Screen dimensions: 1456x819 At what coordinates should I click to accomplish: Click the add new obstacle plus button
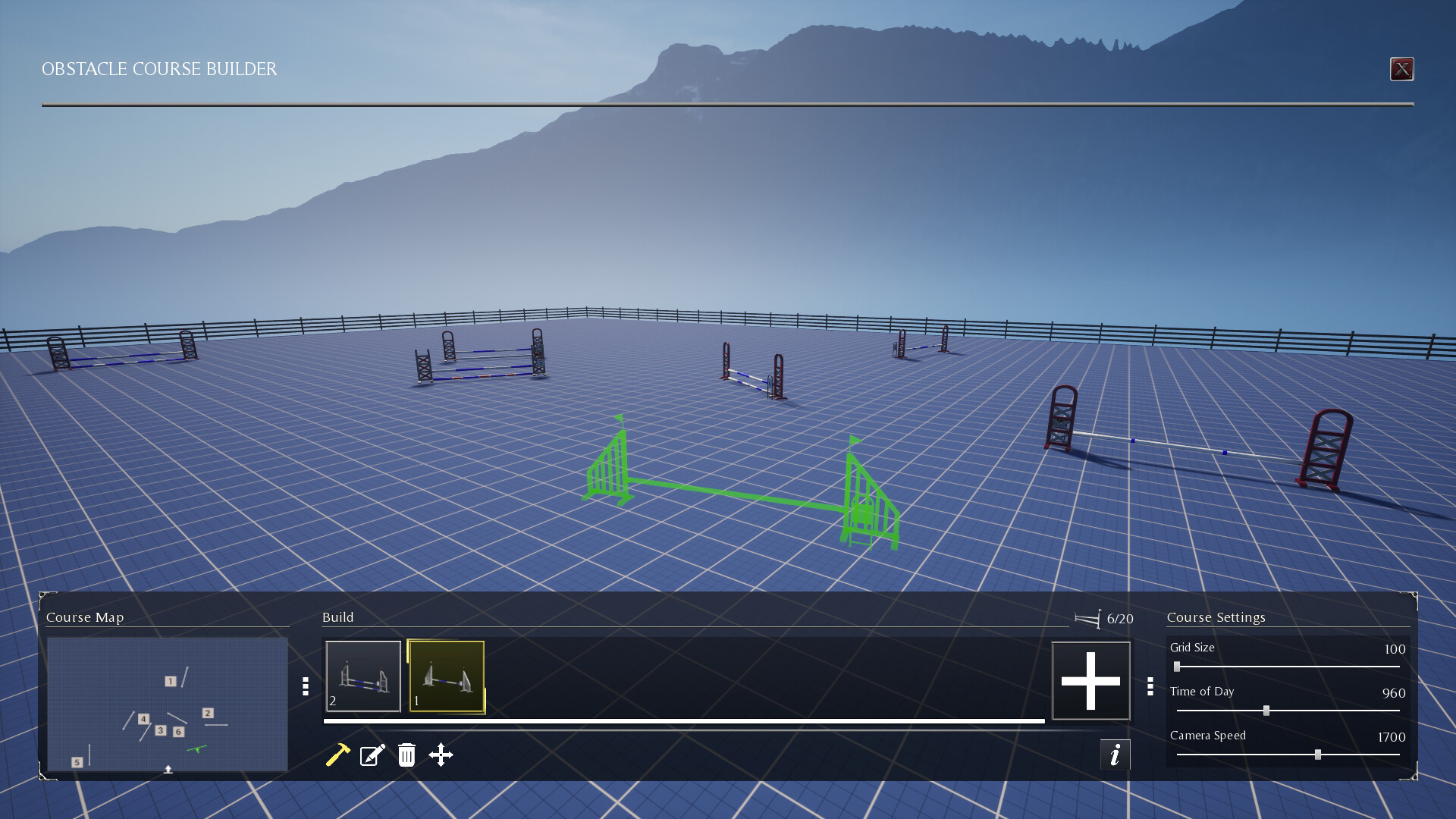coord(1091,680)
